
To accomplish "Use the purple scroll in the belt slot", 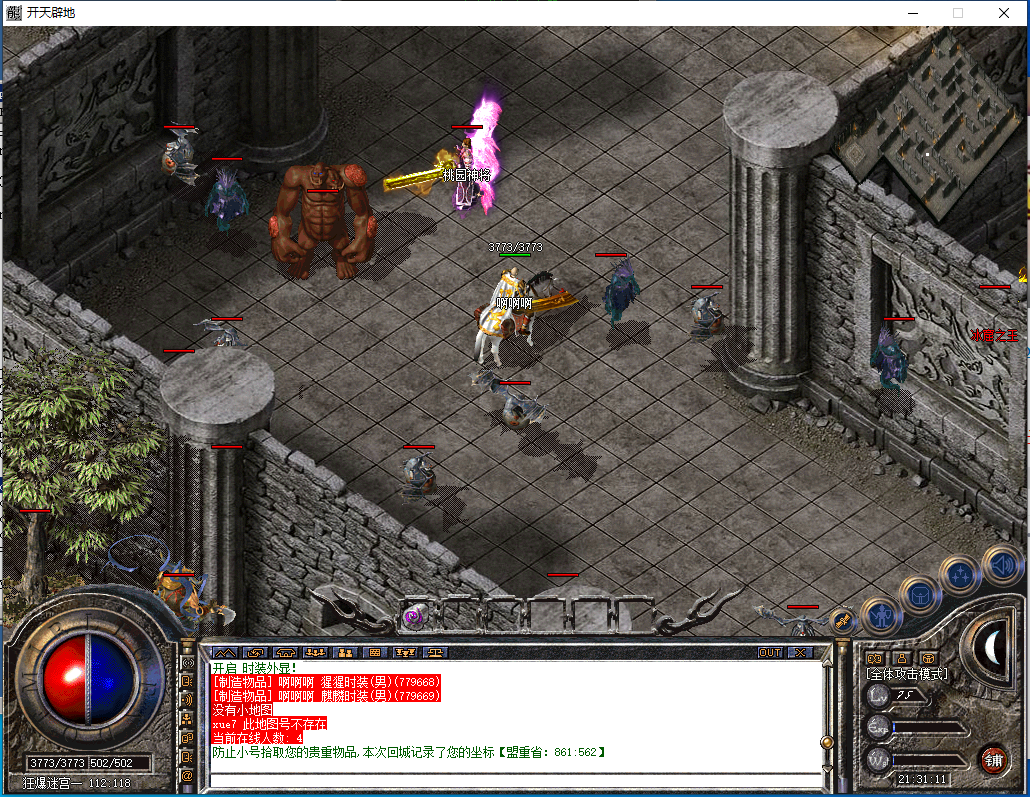I will click(411, 618).
